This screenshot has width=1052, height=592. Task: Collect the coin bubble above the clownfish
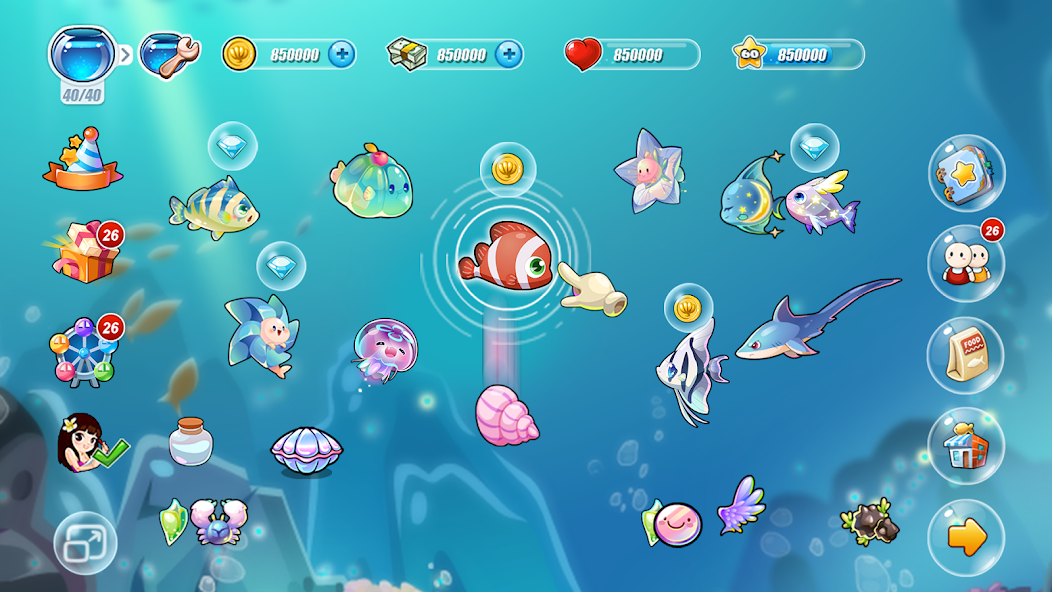(x=508, y=168)
